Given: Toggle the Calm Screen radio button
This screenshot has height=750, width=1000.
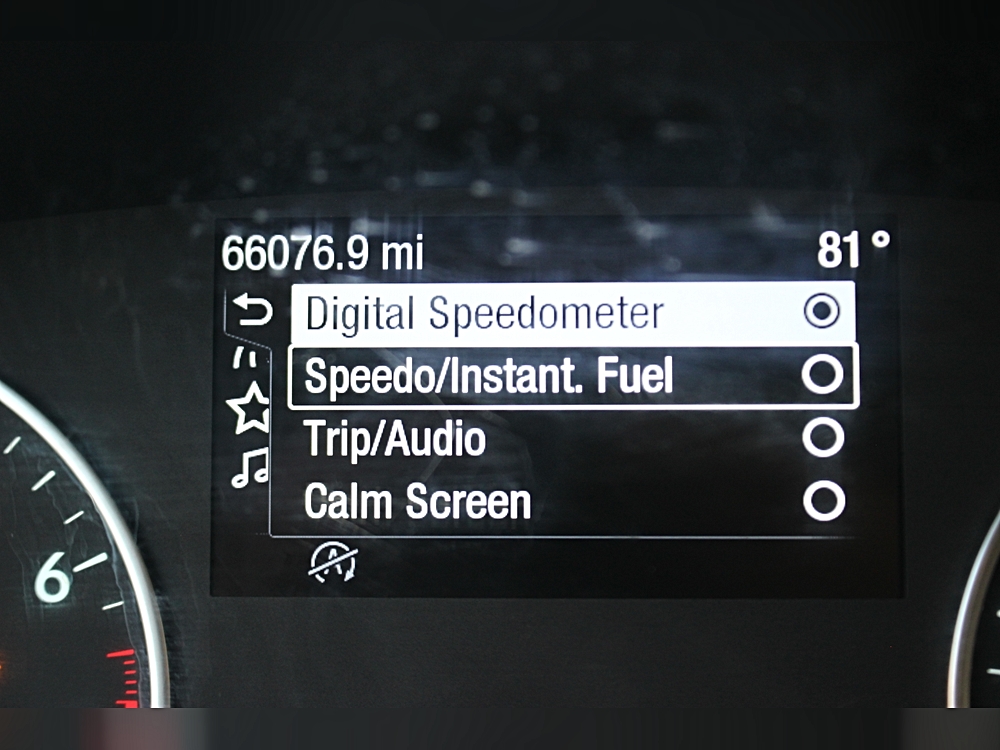Looking at the screenshot, I should coord(823,501).
